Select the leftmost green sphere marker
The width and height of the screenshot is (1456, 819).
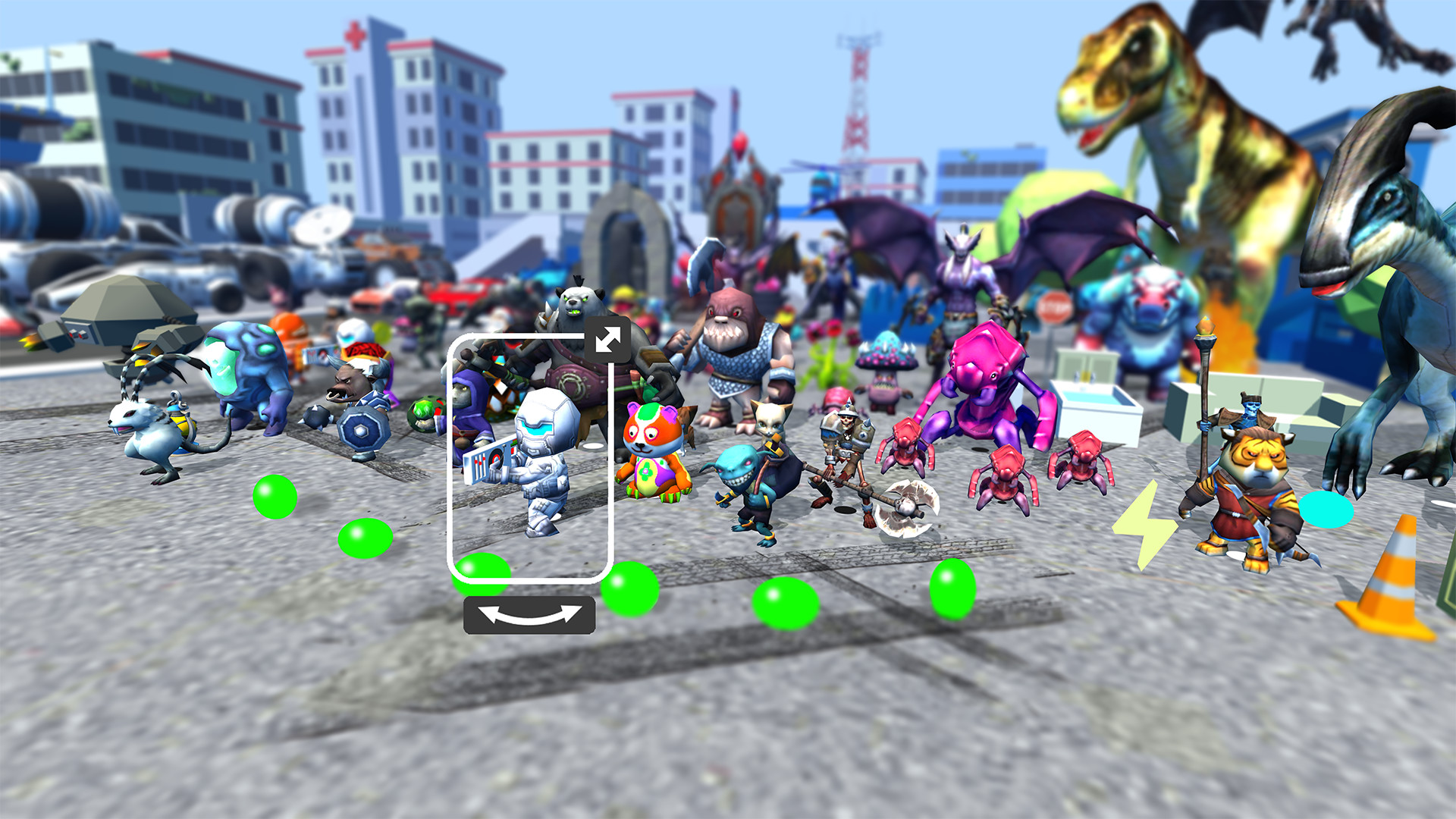point(275,496)
